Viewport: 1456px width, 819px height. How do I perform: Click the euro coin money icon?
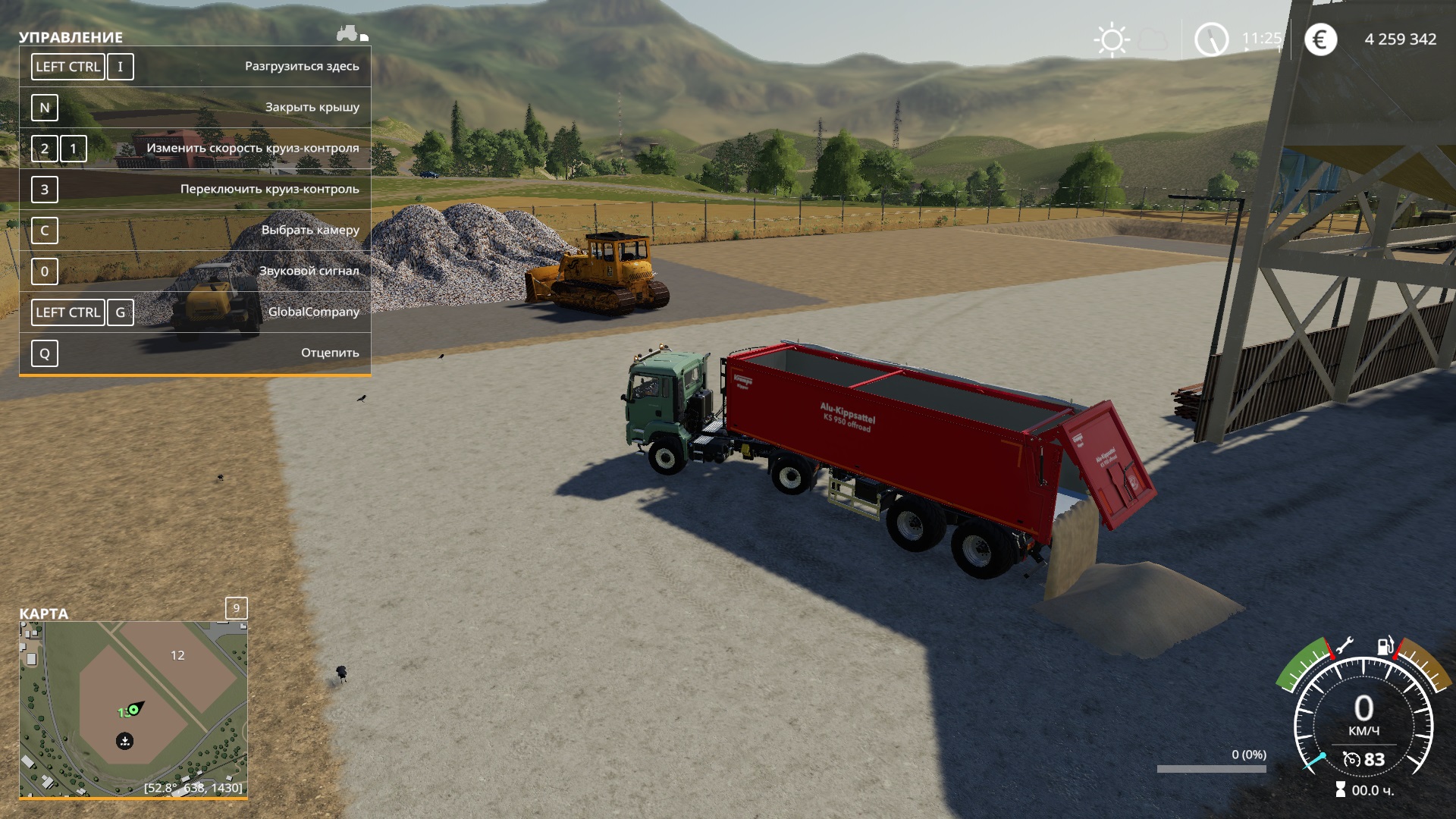1320,39
